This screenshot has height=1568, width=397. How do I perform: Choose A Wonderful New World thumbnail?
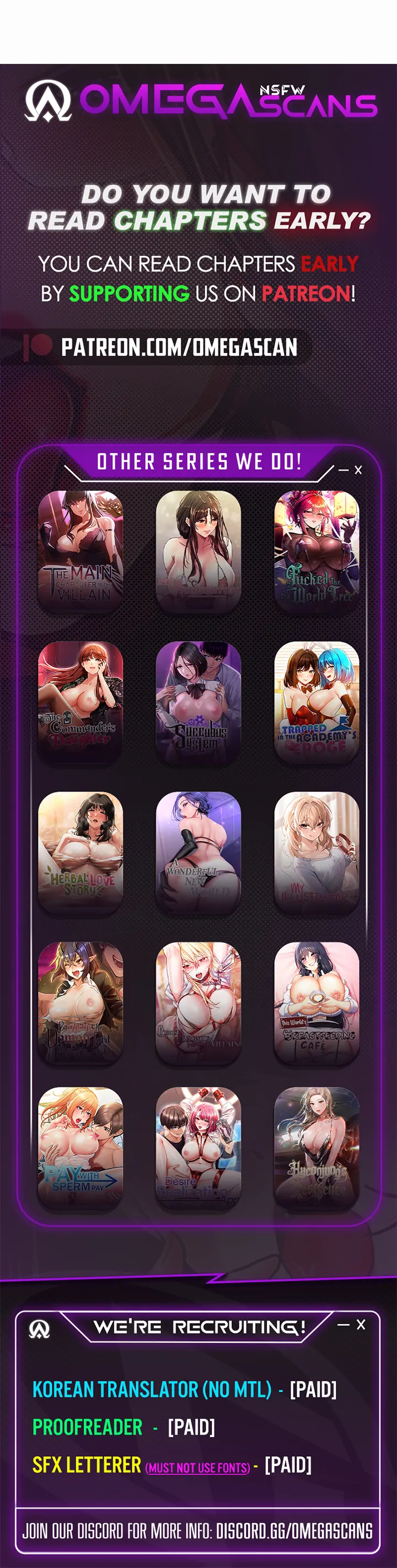point(198,851)
